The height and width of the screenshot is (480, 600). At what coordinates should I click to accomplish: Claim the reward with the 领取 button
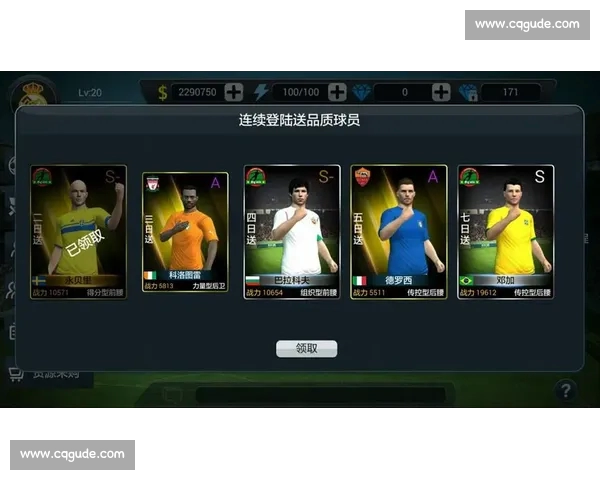[306, 349]
